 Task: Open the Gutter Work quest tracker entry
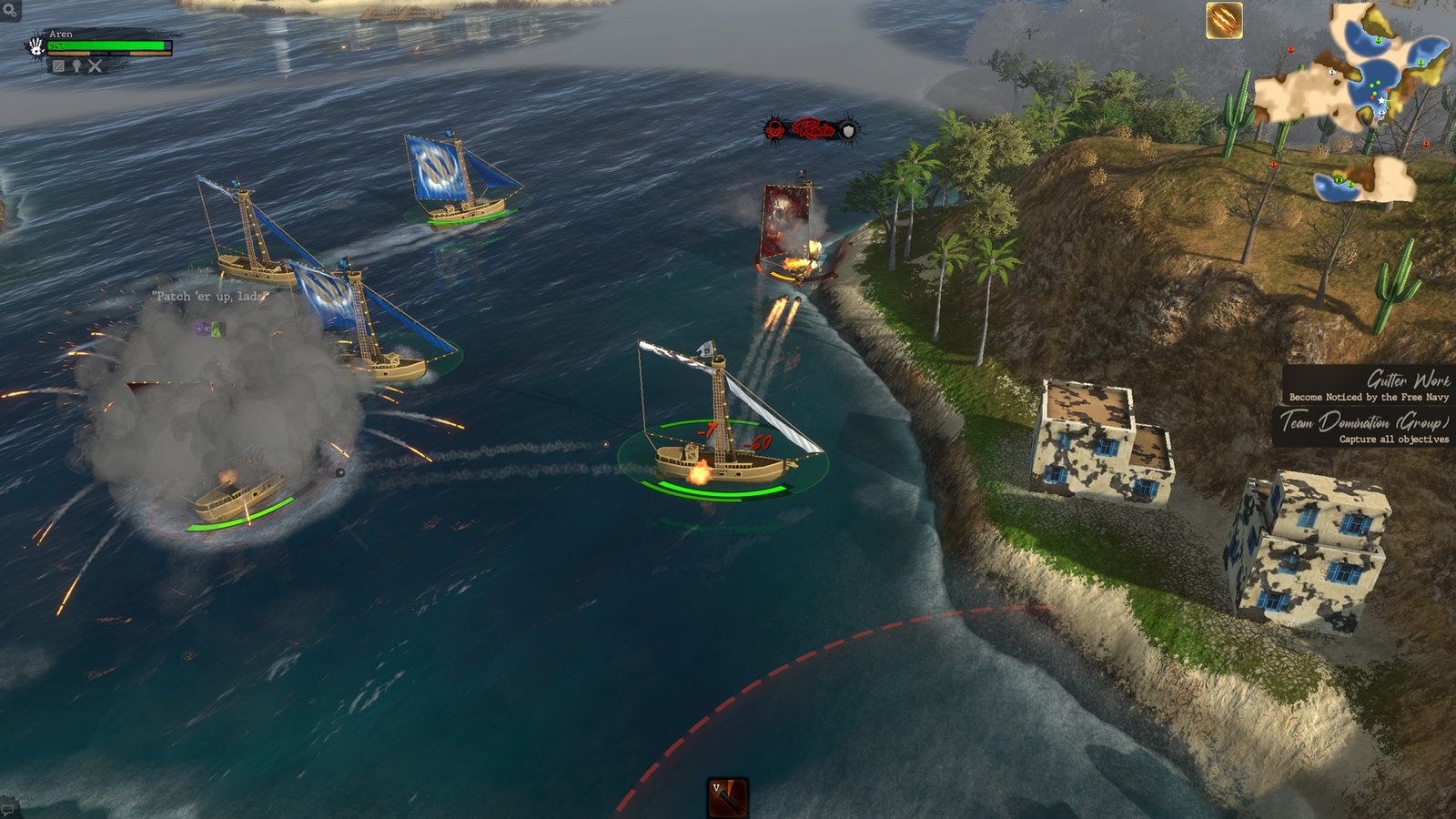click(1368, 385)
